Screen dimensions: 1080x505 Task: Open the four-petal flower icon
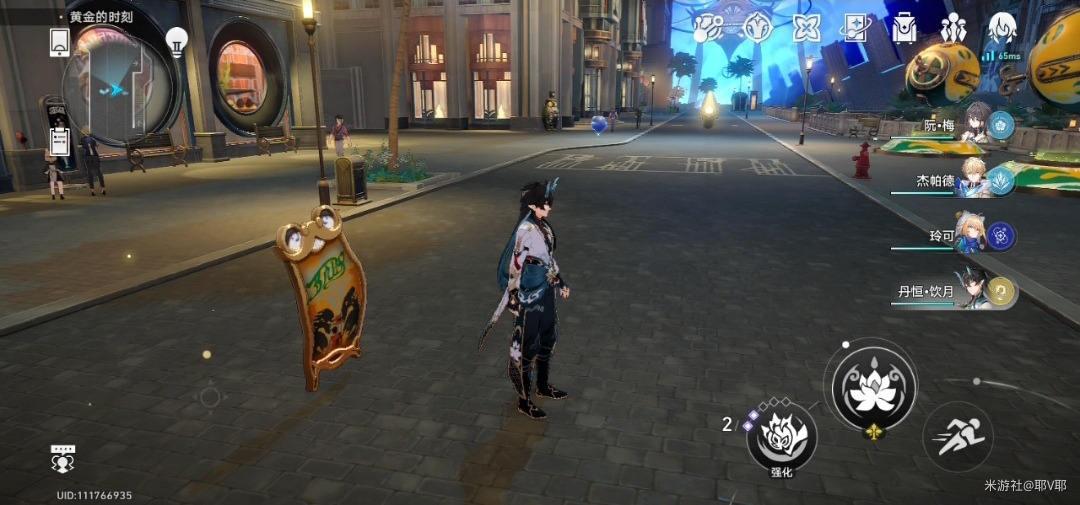pos(806,28)
